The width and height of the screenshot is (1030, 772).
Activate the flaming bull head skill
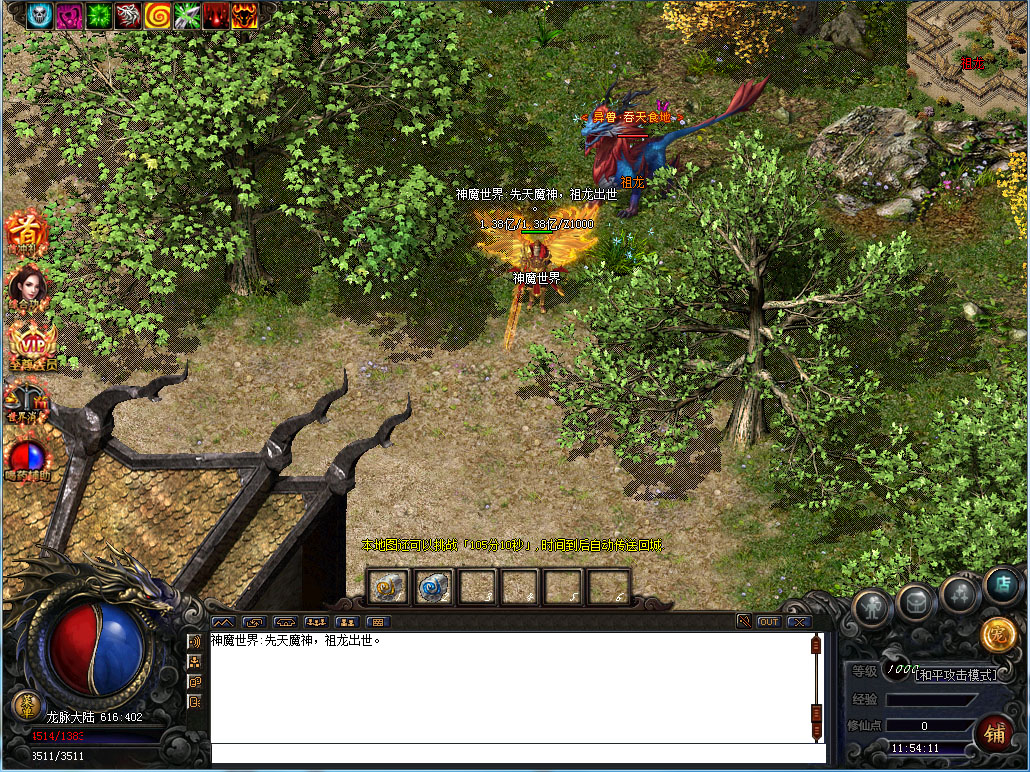click(x=245, y=15)
